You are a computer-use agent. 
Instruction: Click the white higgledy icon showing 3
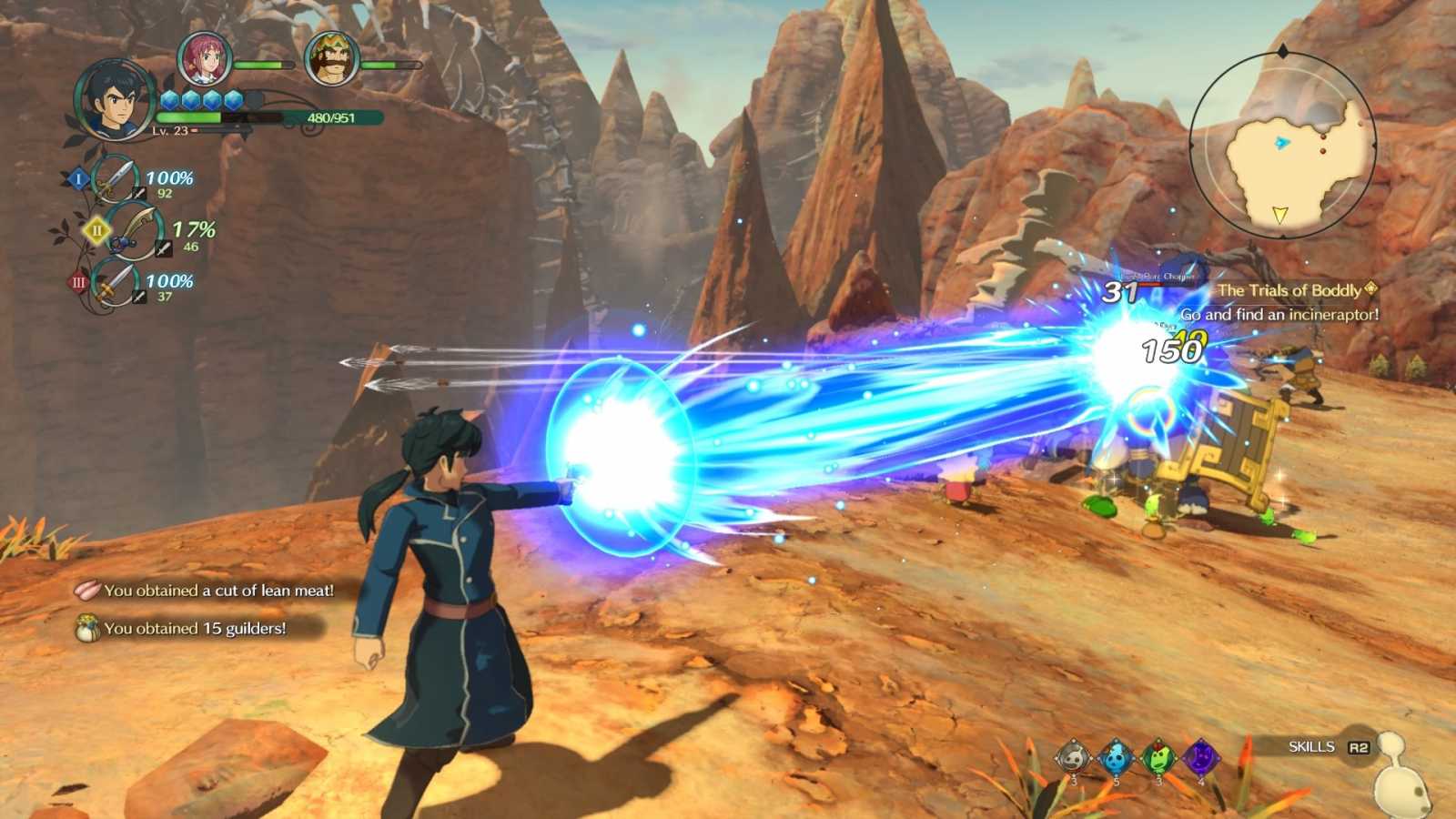[1072, 757]
